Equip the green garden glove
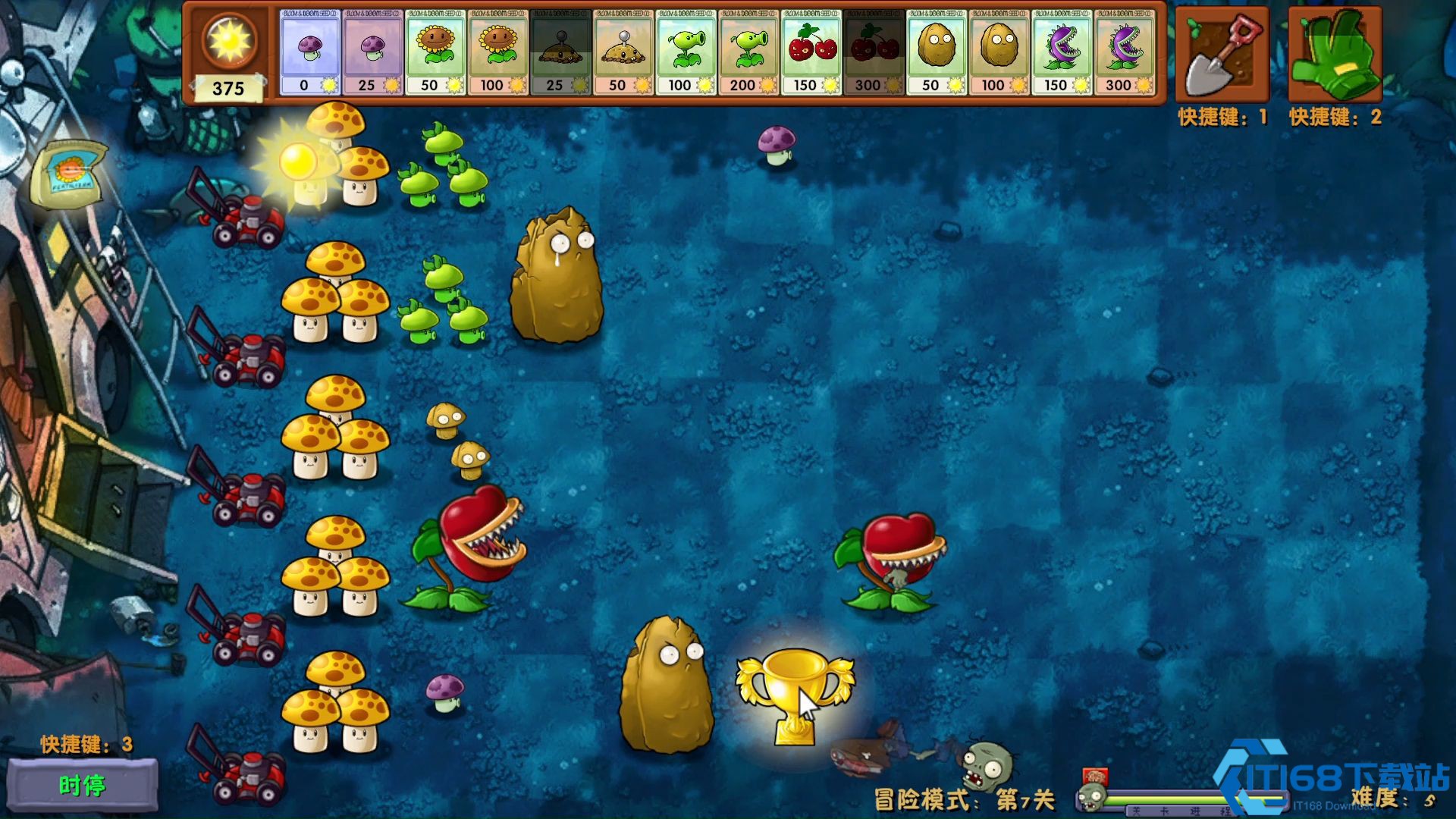 point(1335,55)
